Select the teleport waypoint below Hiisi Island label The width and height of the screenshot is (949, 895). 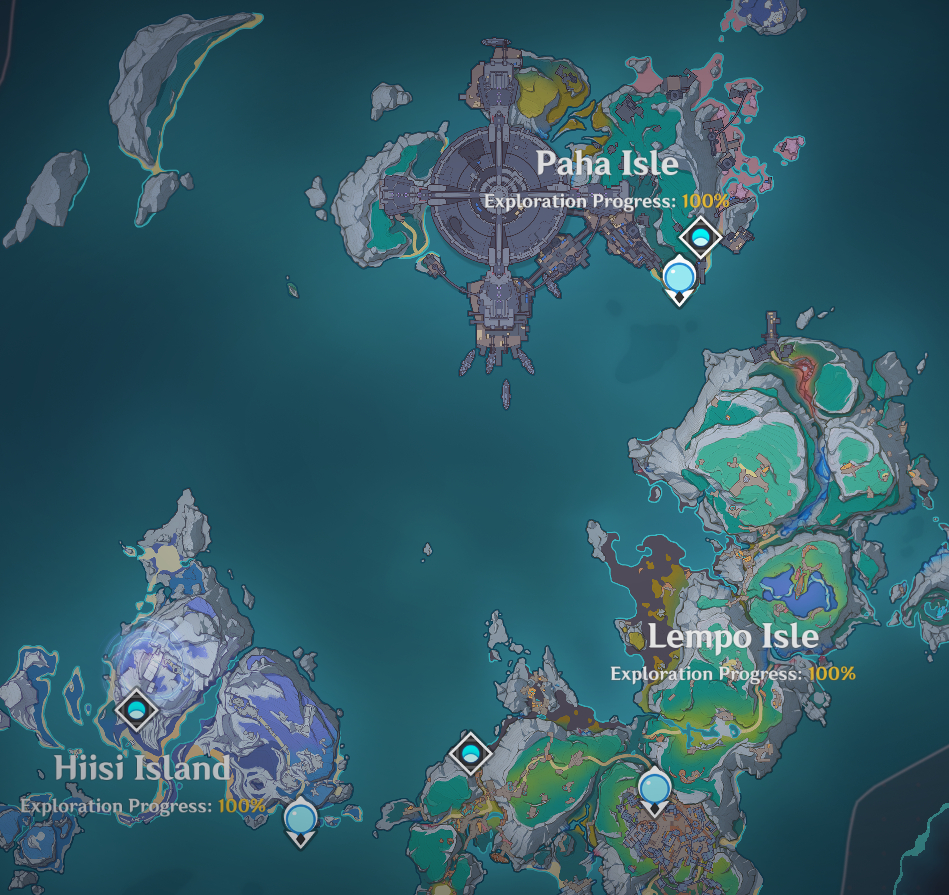(300, 820)
